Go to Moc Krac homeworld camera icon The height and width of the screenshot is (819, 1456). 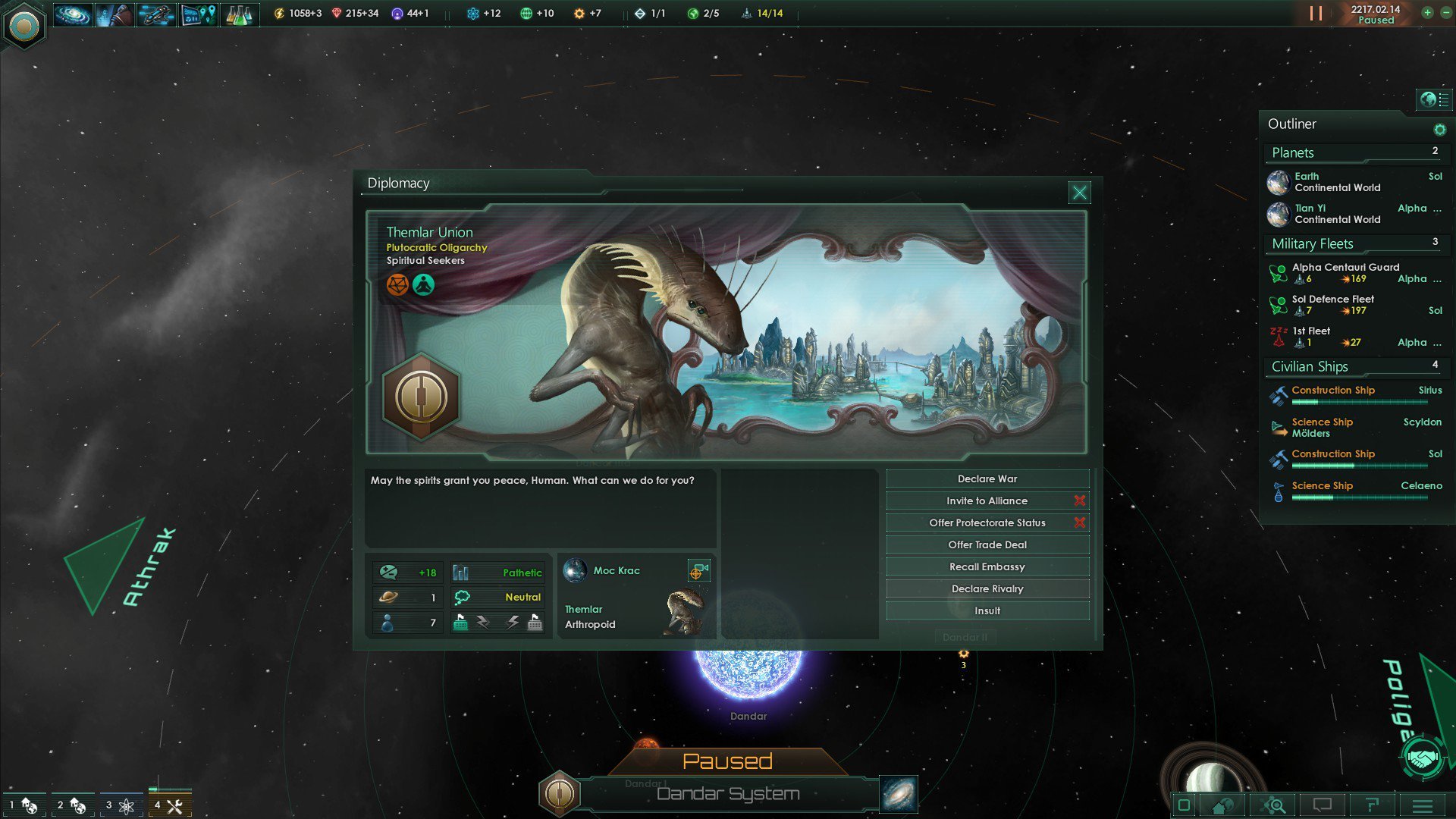[698, 571]
